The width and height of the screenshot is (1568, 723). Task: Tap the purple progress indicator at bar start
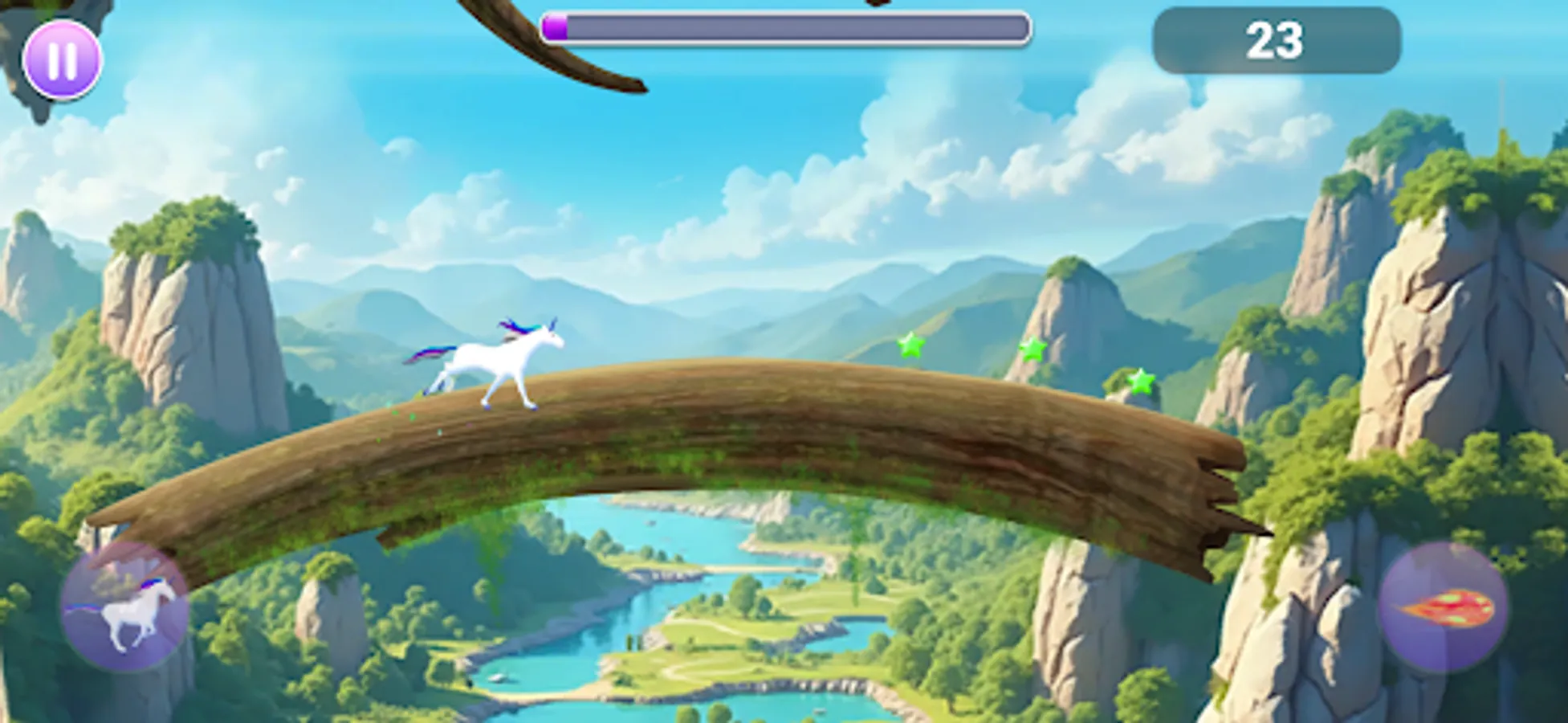[x=556, y=27]
